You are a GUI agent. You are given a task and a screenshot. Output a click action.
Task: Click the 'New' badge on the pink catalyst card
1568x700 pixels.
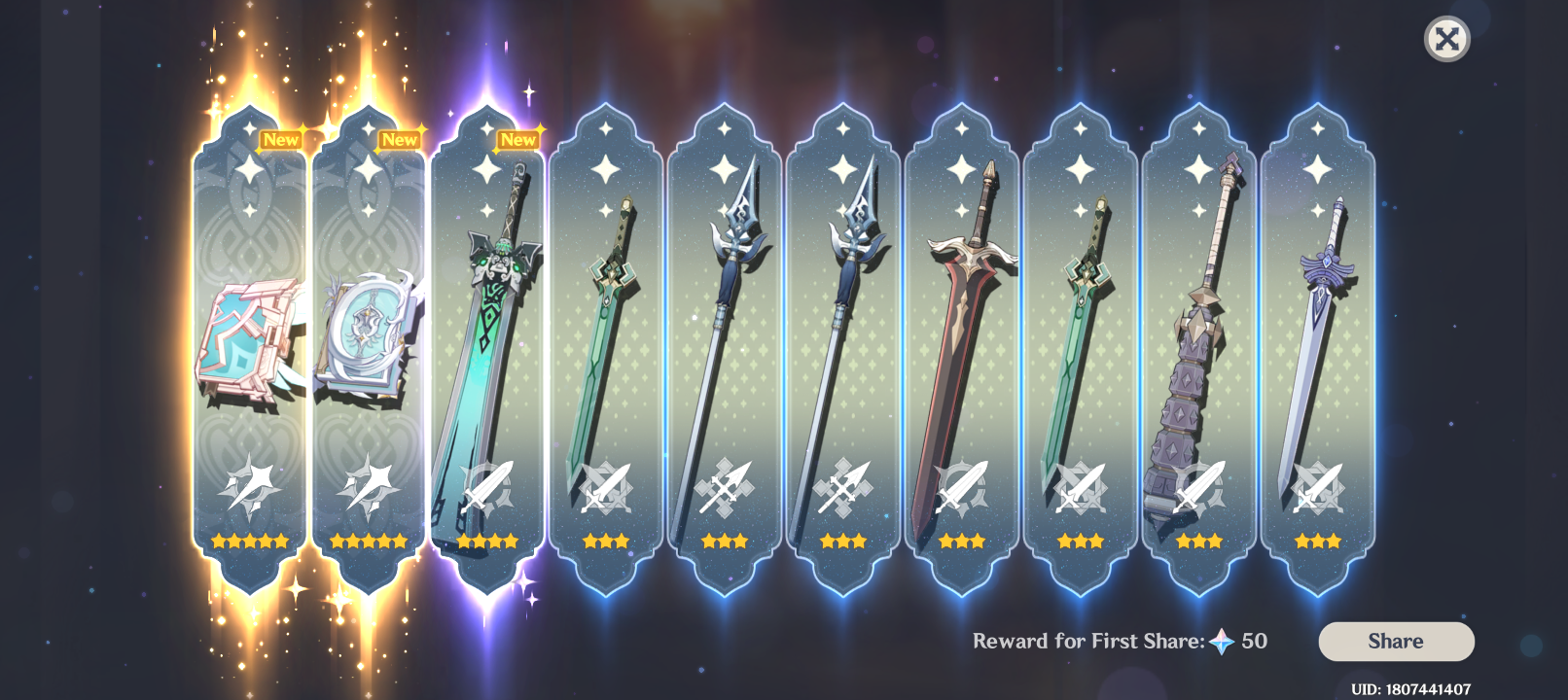point(282,139)
